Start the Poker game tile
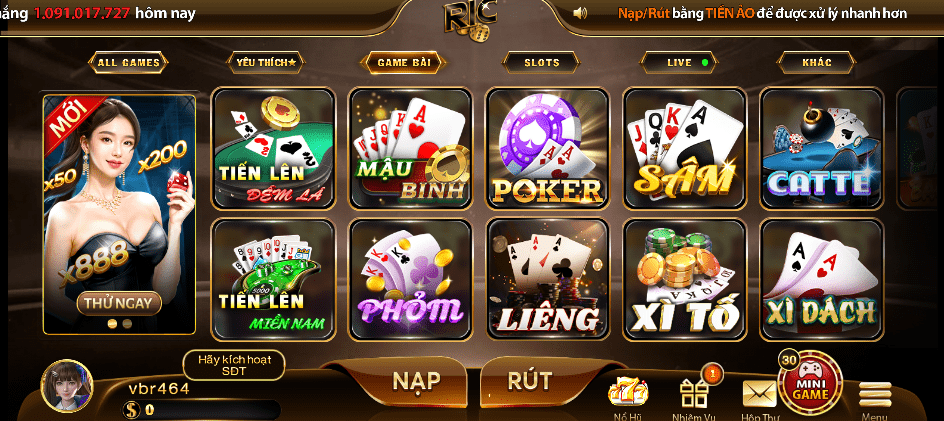The height and width of the screenshot is (421, 944). (547, 149)
